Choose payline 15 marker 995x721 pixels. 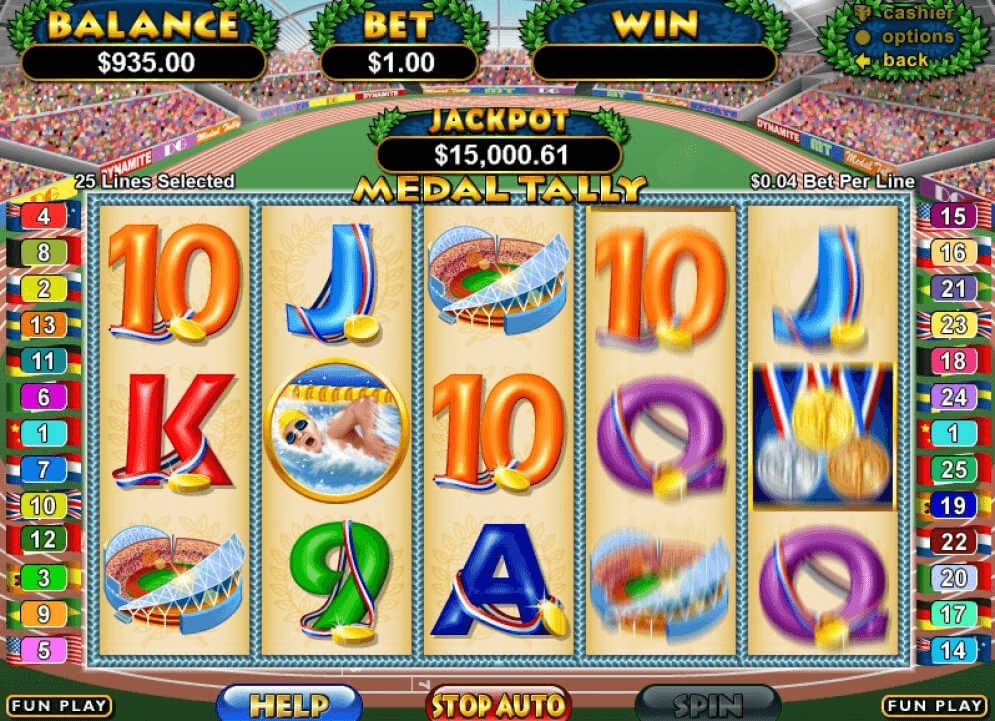[953, 217]
